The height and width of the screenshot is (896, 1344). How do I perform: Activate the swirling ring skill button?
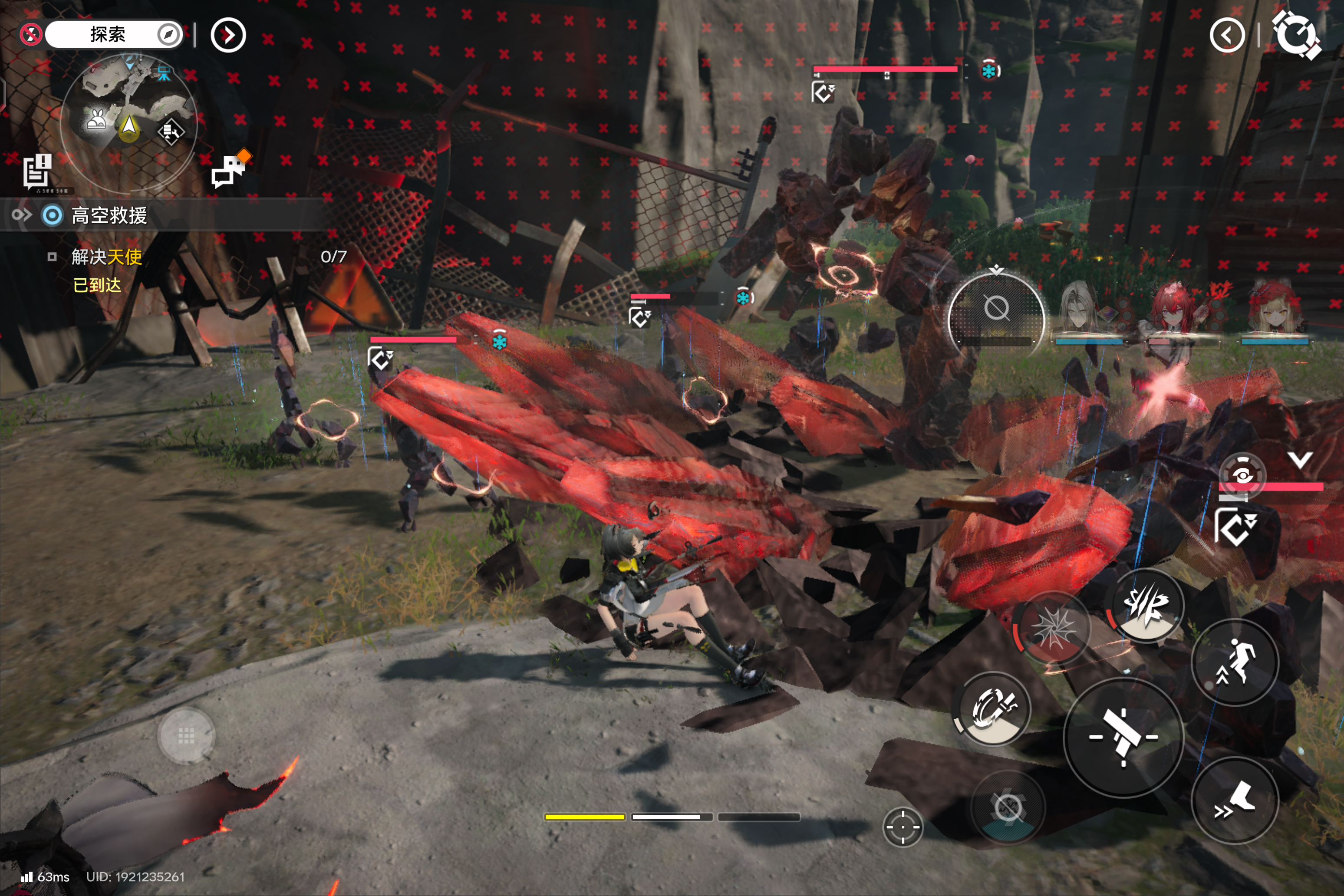point(993,708)
